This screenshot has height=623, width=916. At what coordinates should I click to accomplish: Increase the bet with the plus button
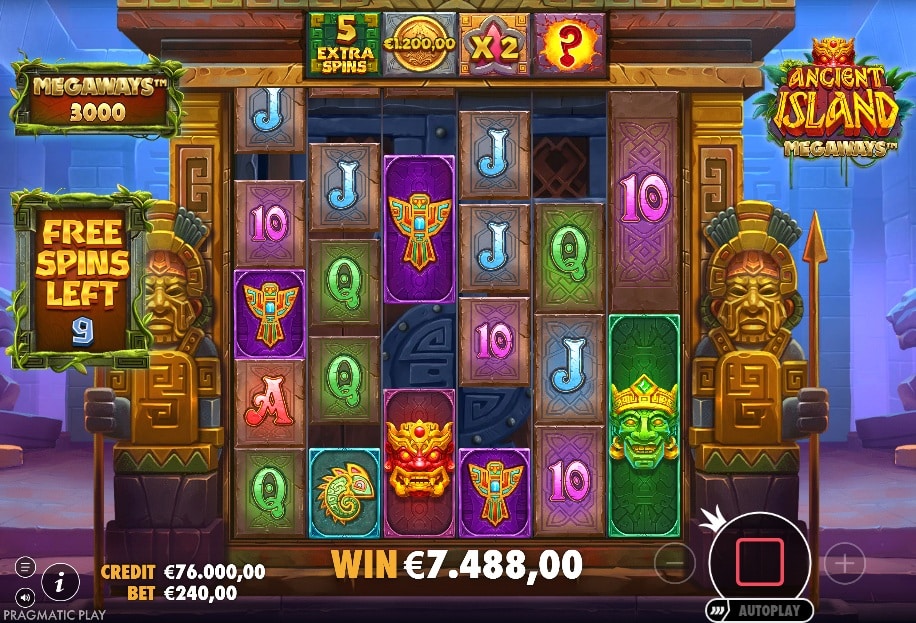[x=845, y=564]
